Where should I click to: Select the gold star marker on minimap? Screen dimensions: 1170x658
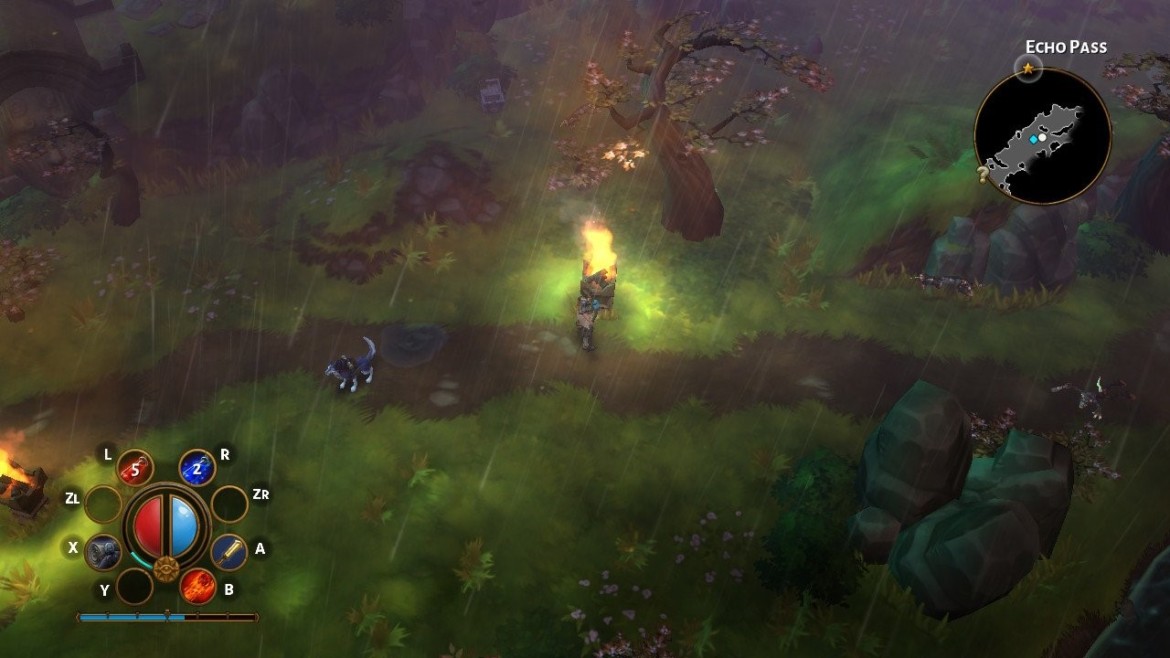1027,69
